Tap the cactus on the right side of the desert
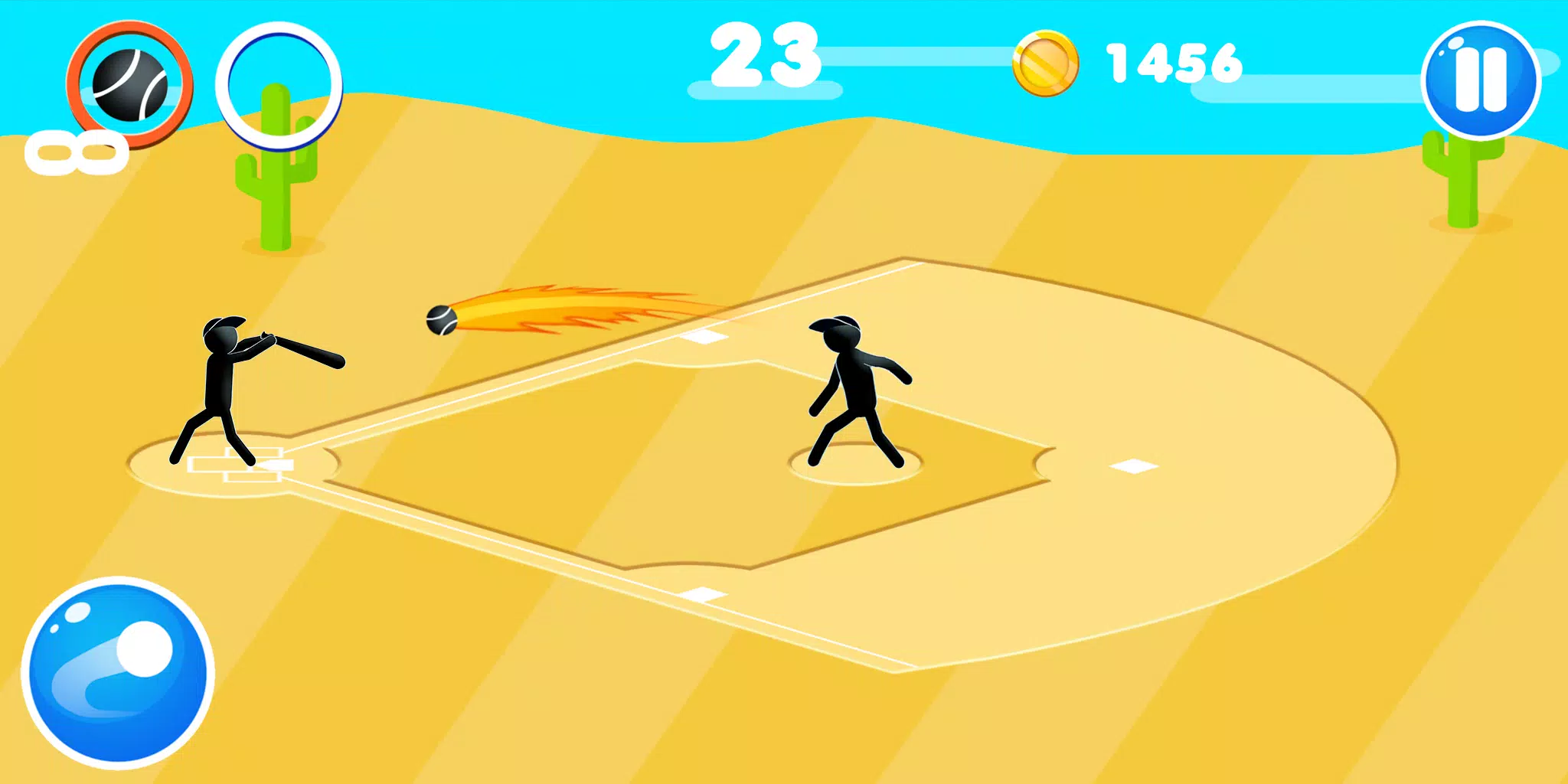 [x=1462, y=184]
